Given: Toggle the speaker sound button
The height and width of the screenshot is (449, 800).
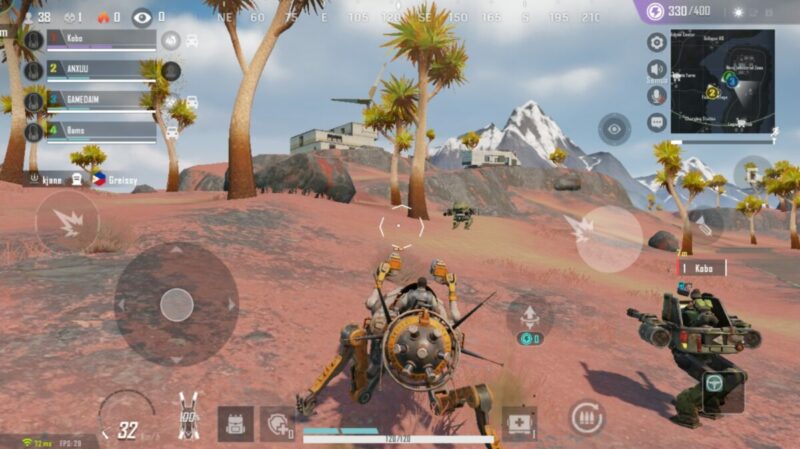Looking at the screenshot, I should click(x=657, y=69).
